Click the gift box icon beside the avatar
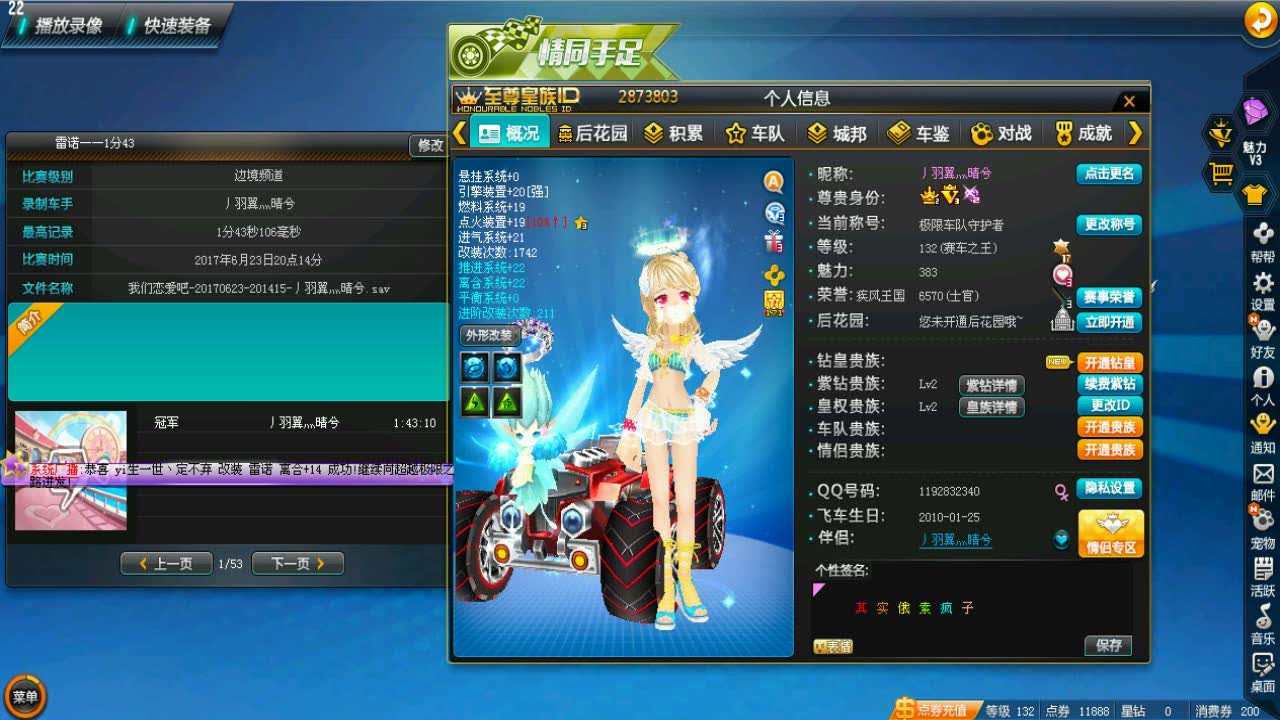The width and height of the screenshot is (1280, 720). coord(774,240)
